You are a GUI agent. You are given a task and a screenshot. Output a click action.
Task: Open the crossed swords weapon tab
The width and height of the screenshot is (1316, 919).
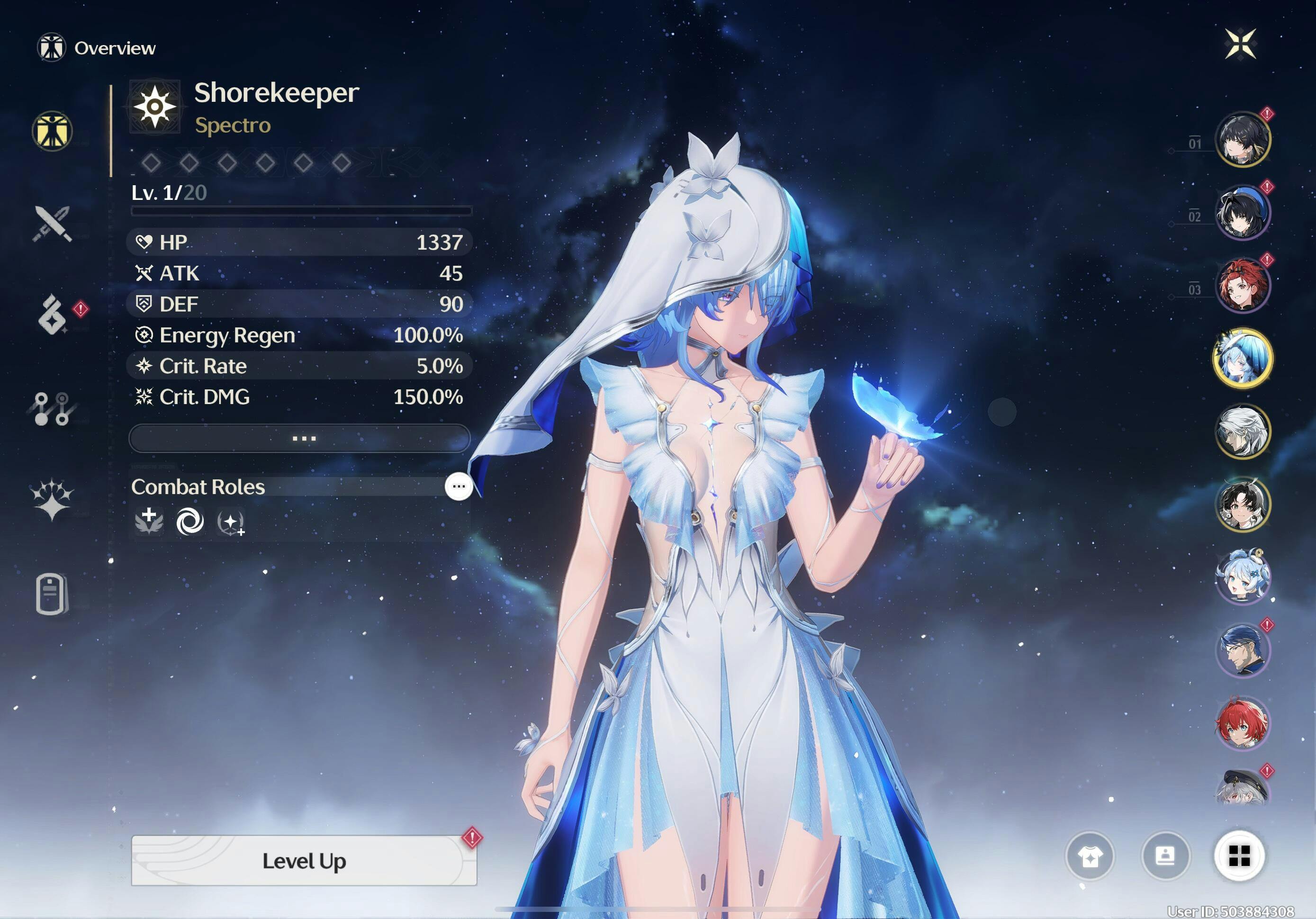pos(52,224)
